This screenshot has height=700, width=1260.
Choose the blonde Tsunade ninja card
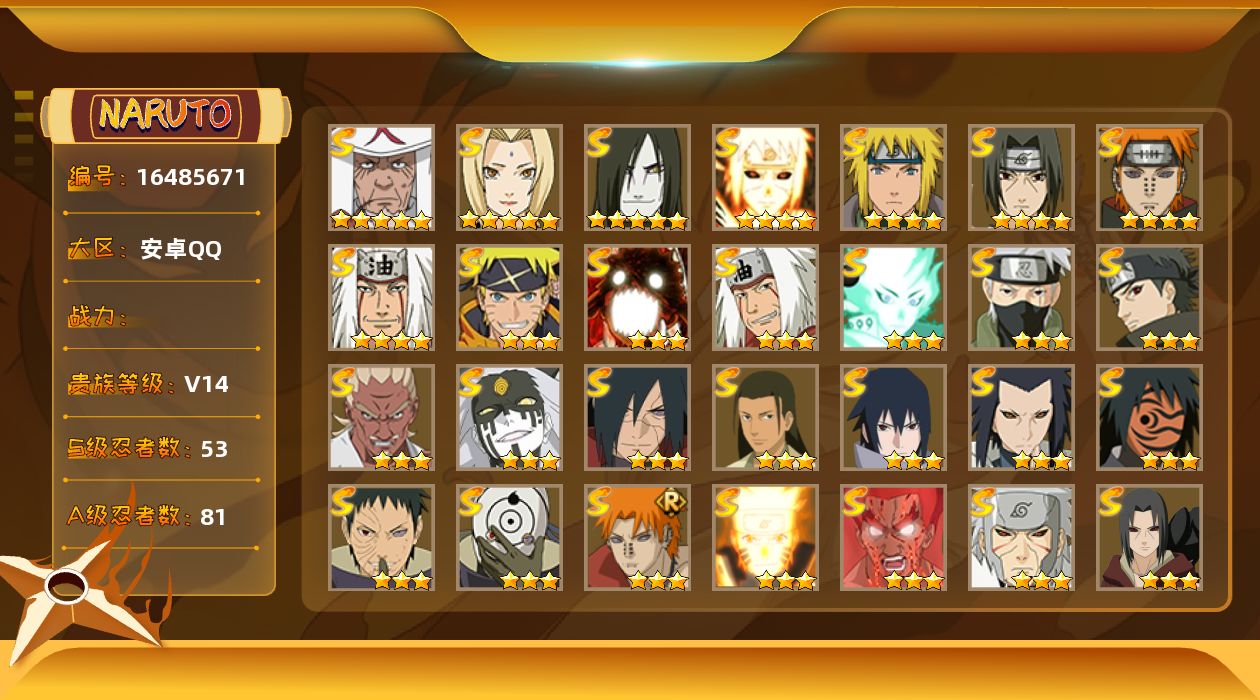[509, 178]
